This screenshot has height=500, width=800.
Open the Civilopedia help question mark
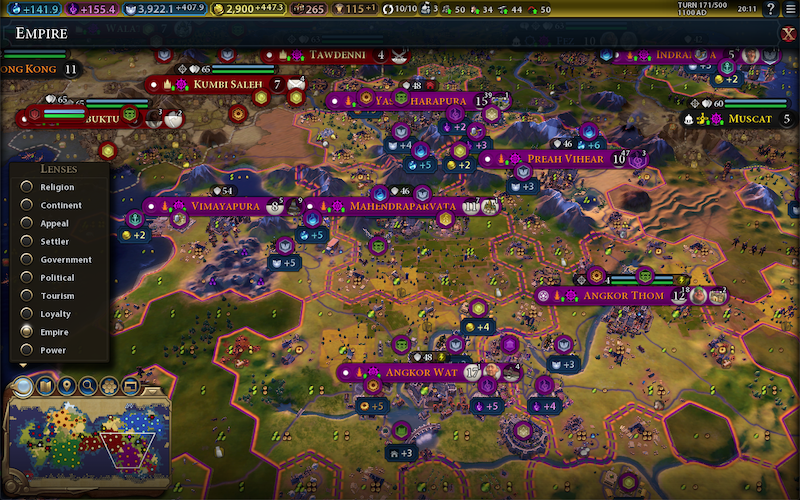point(770,9)
